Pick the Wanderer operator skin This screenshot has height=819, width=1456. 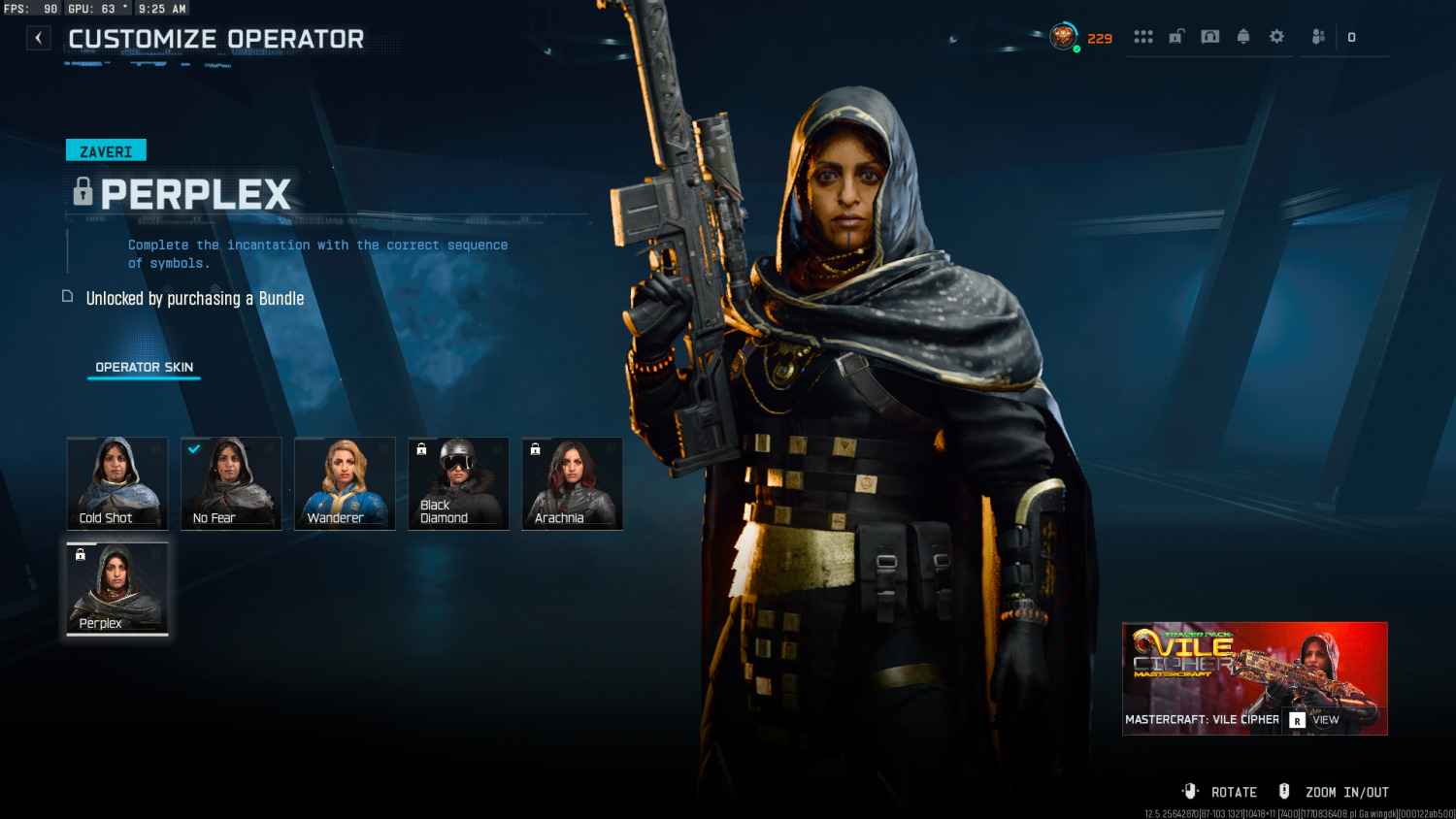coord(345,483)
